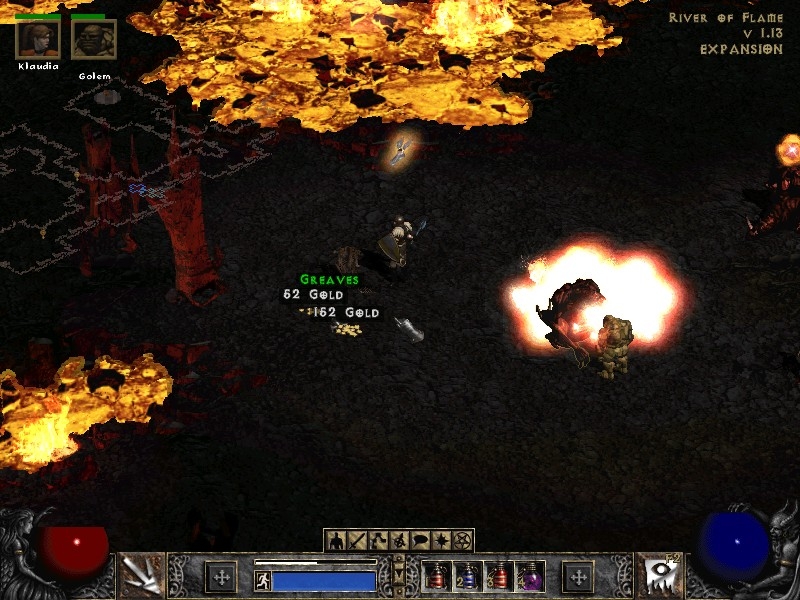800x600 pixels.
Task: Open the quest log star icon
Action: click(440, 541)
